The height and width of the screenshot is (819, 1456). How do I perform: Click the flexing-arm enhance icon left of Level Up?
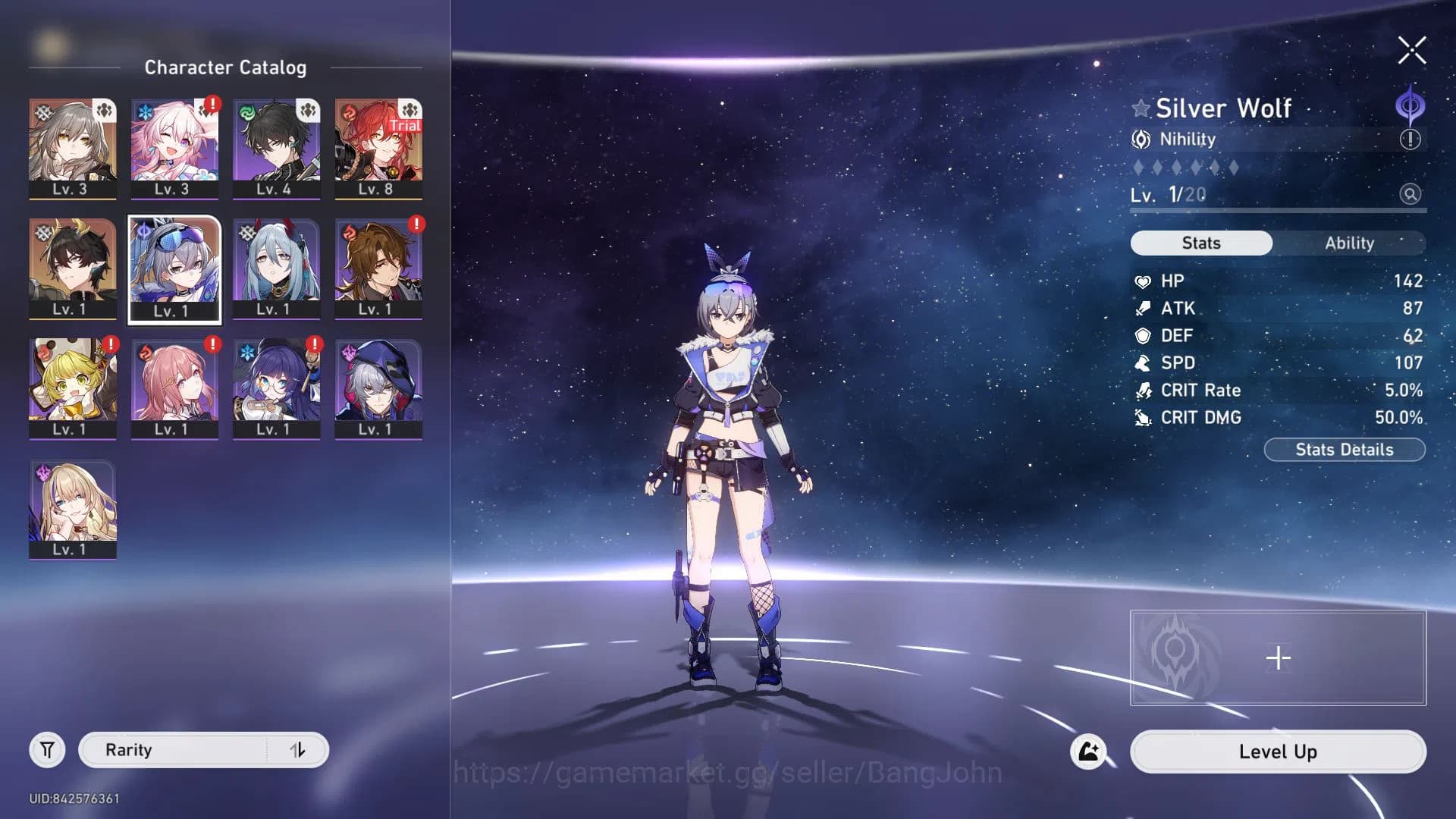[x=1090, y=752]
